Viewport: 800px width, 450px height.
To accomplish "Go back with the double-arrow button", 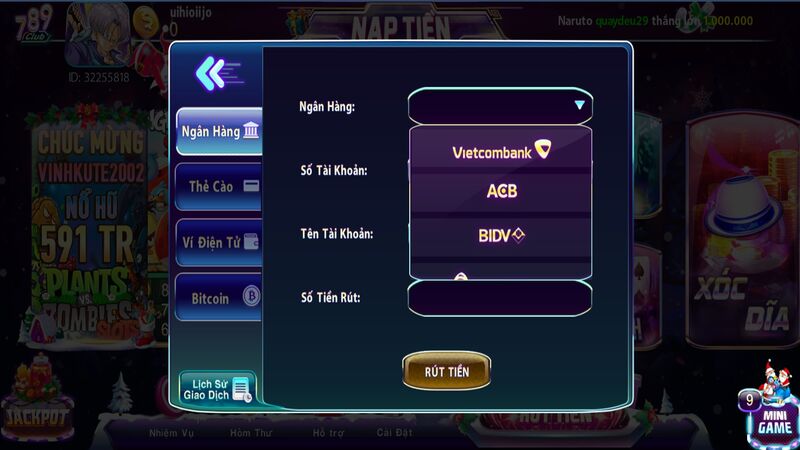I will point(216,72).
